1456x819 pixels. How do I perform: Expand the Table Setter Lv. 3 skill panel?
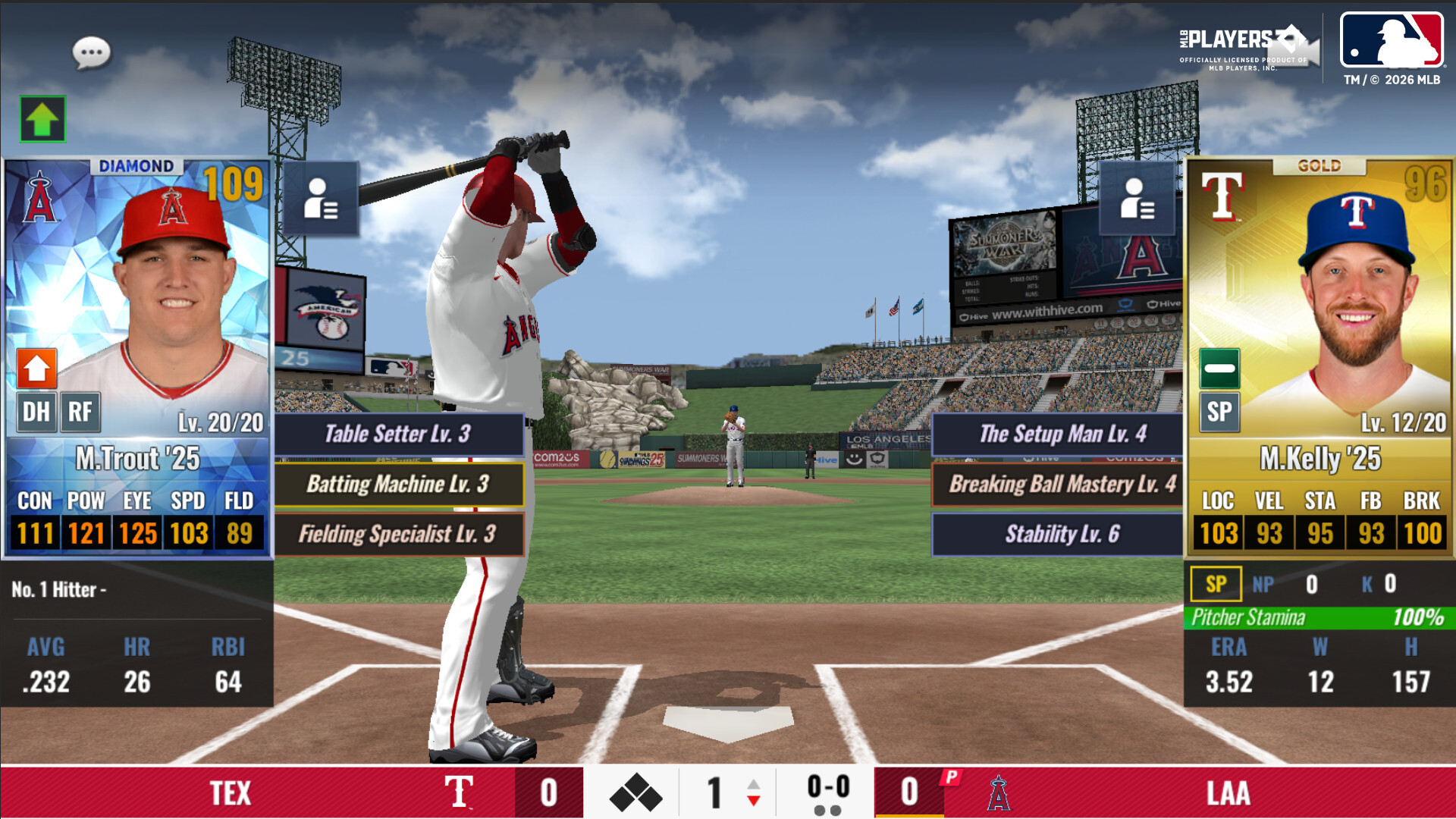point(398,435)
